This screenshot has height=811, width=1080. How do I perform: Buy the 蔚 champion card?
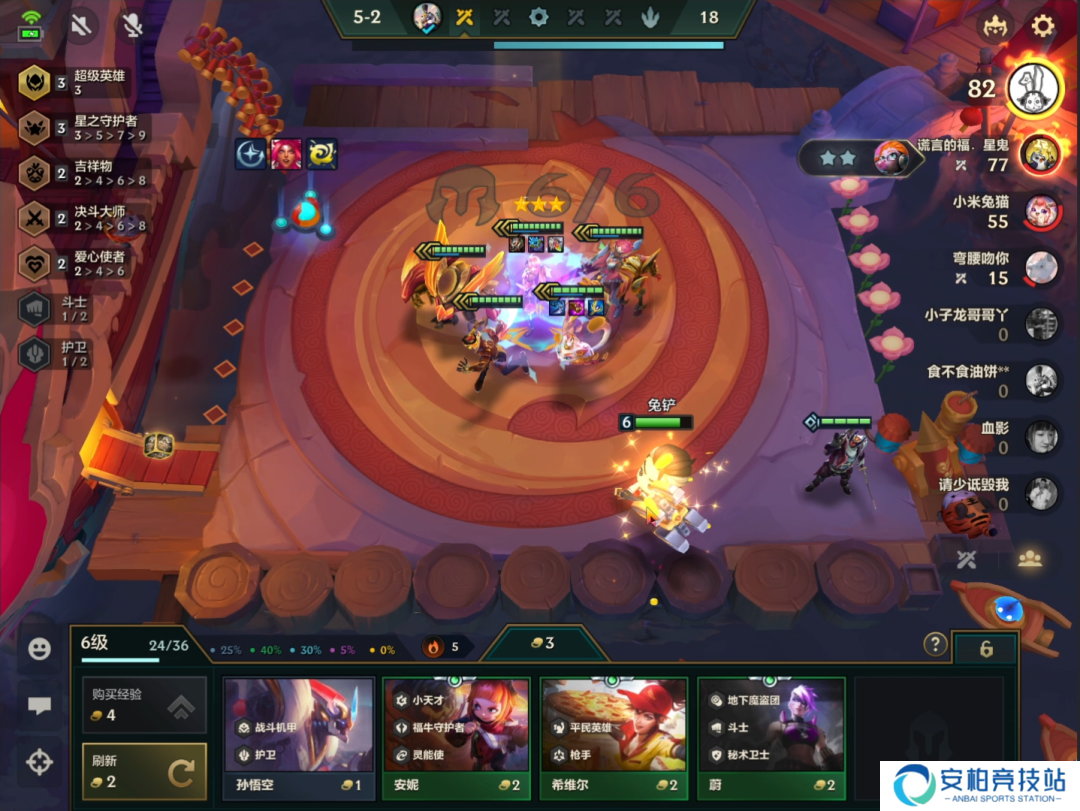tap(771, 738)
